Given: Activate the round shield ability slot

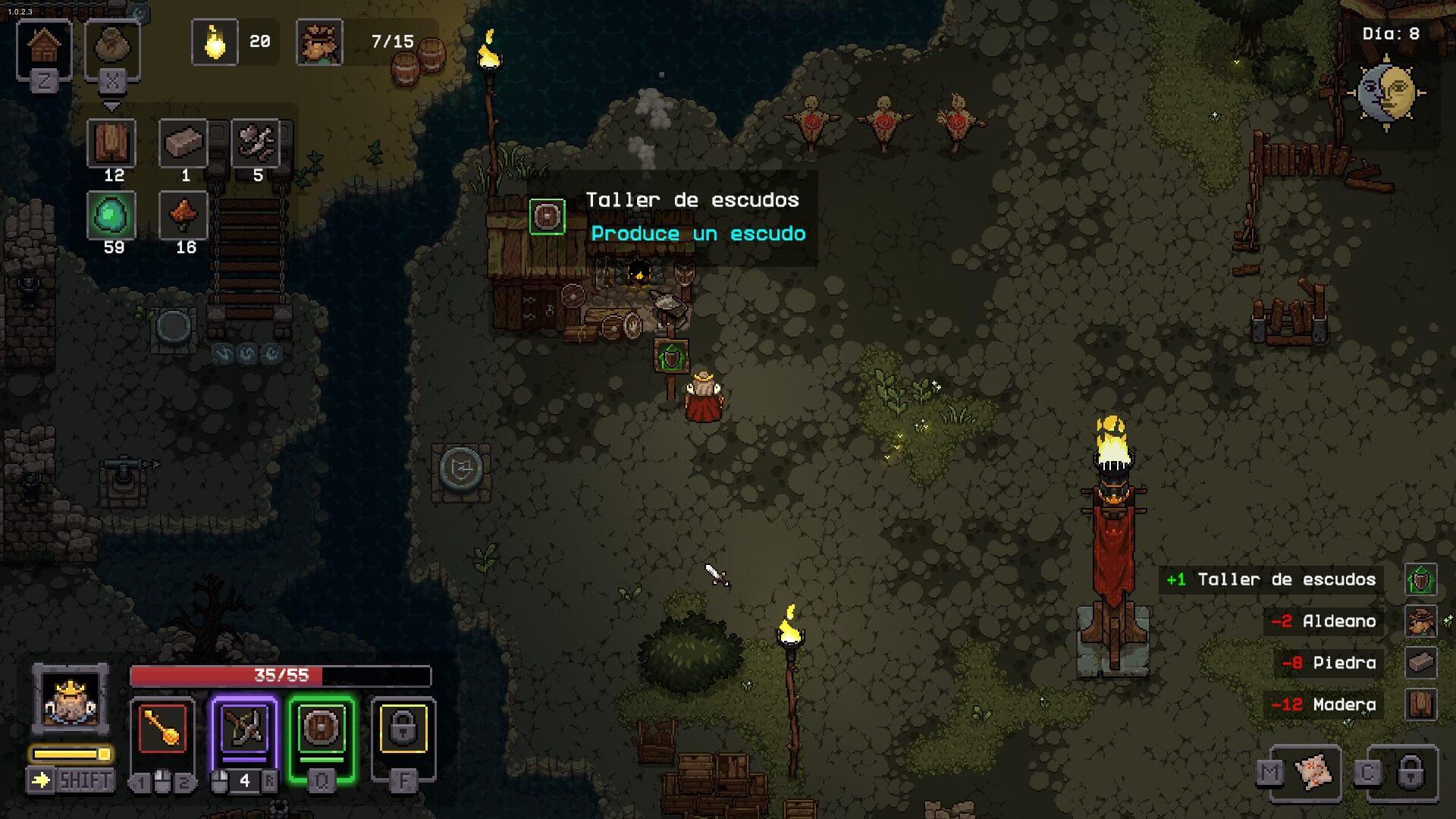Looking at the screenshot, I should click(x=322, y=729).
